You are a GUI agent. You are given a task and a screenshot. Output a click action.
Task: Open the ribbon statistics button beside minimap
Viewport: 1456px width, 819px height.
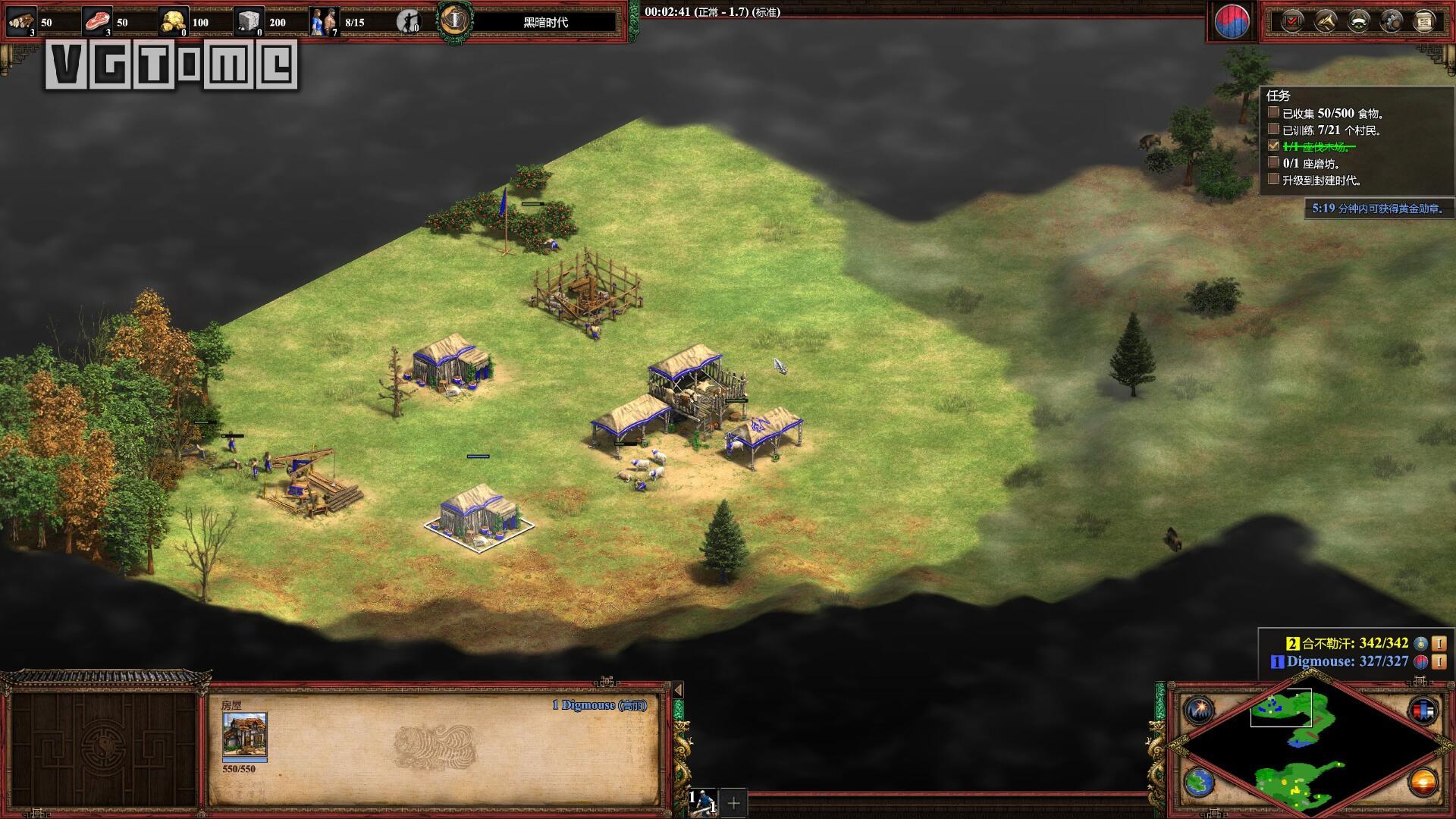pyautogui.click(x=1423, y=711)
